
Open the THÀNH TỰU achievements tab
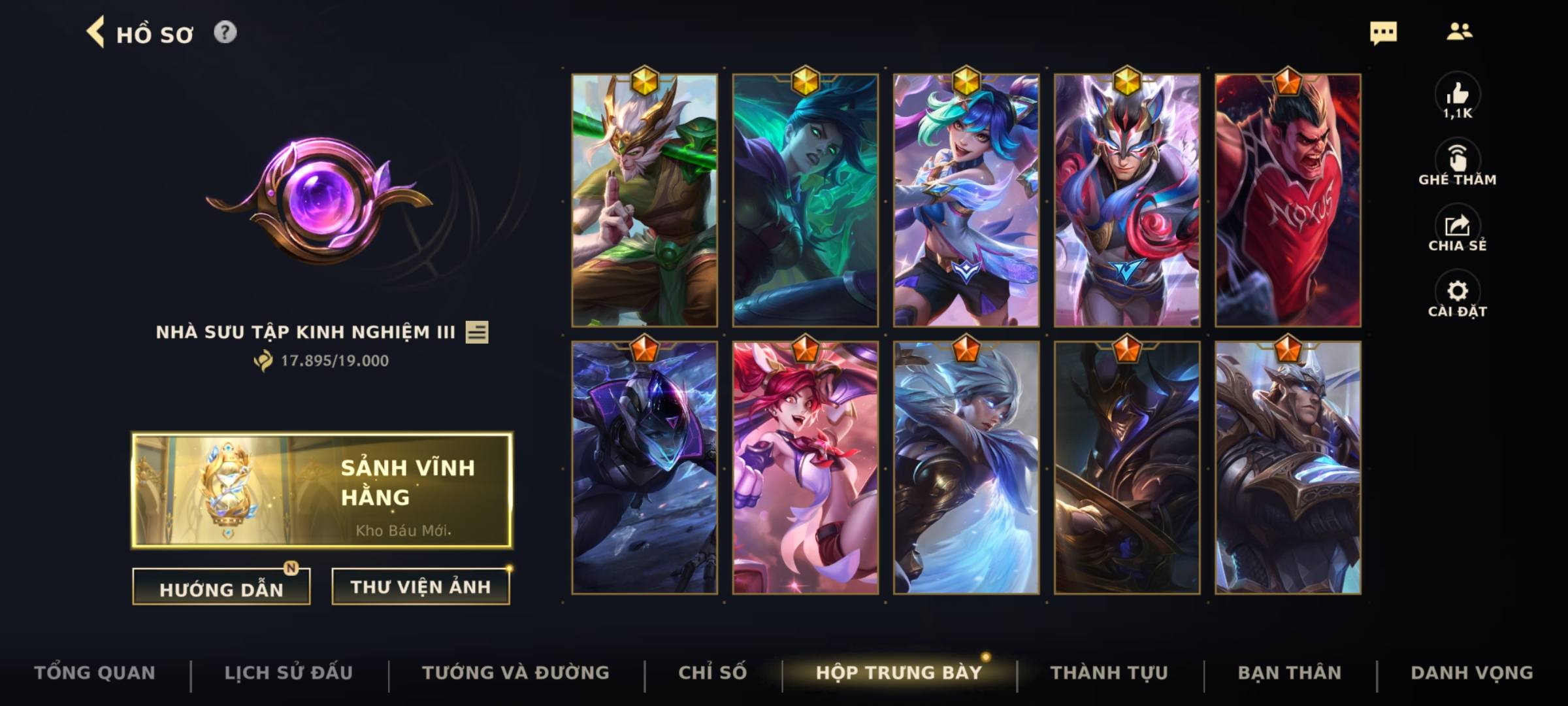[x=1110, y=671]
